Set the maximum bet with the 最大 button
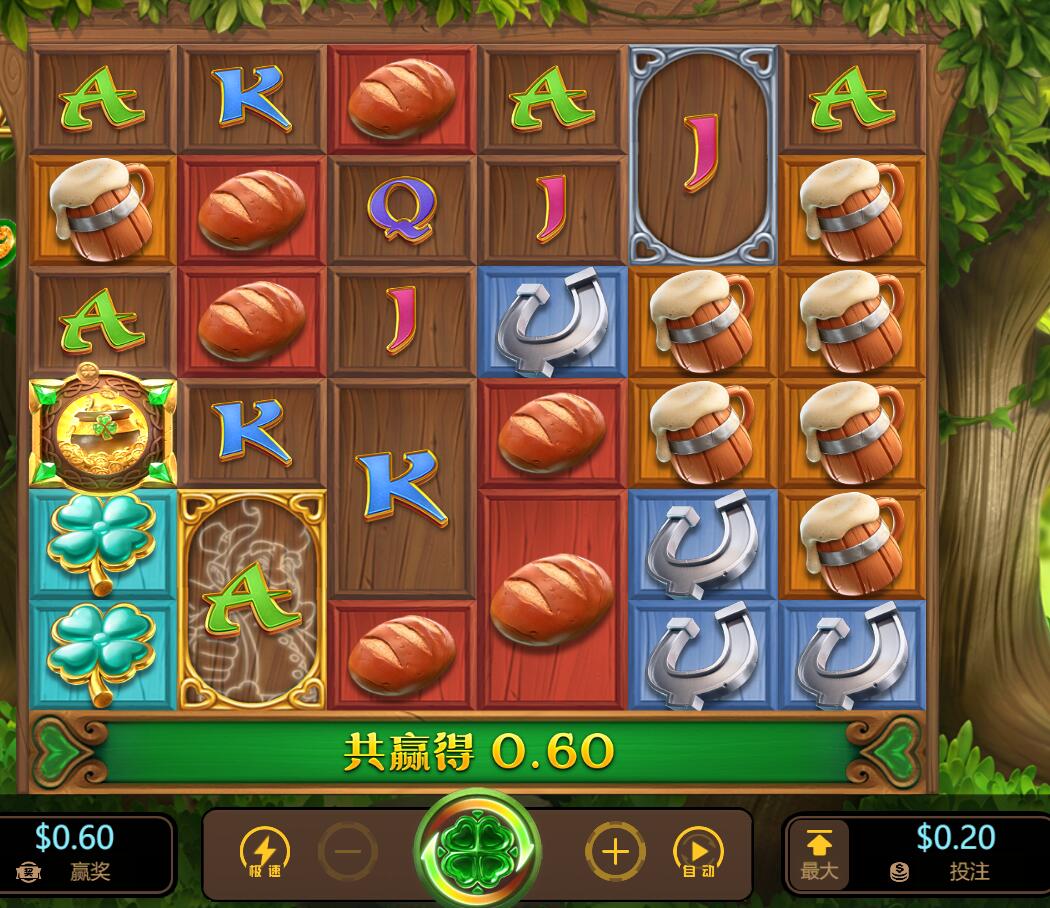 click(x=819, y=855)
